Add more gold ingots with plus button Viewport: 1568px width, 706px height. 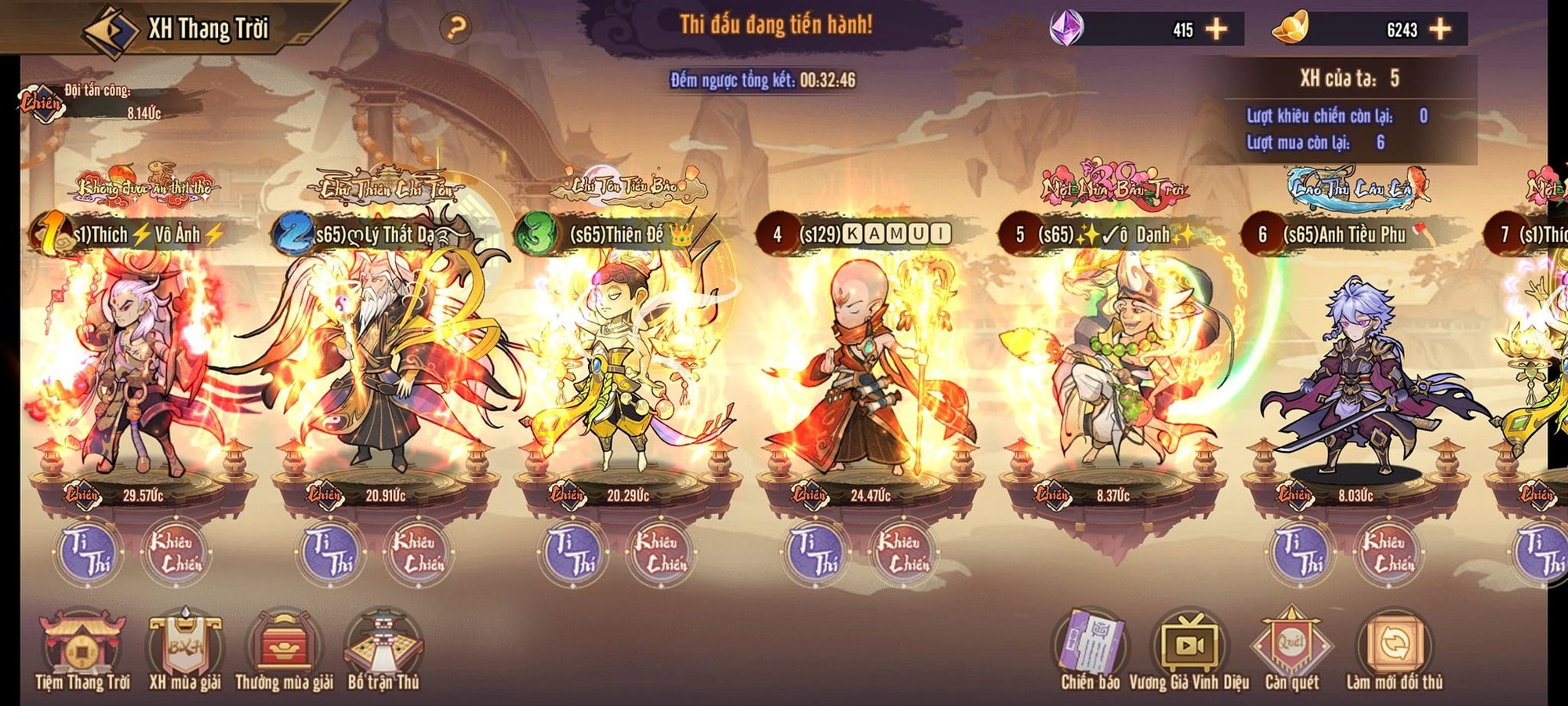1440,30
